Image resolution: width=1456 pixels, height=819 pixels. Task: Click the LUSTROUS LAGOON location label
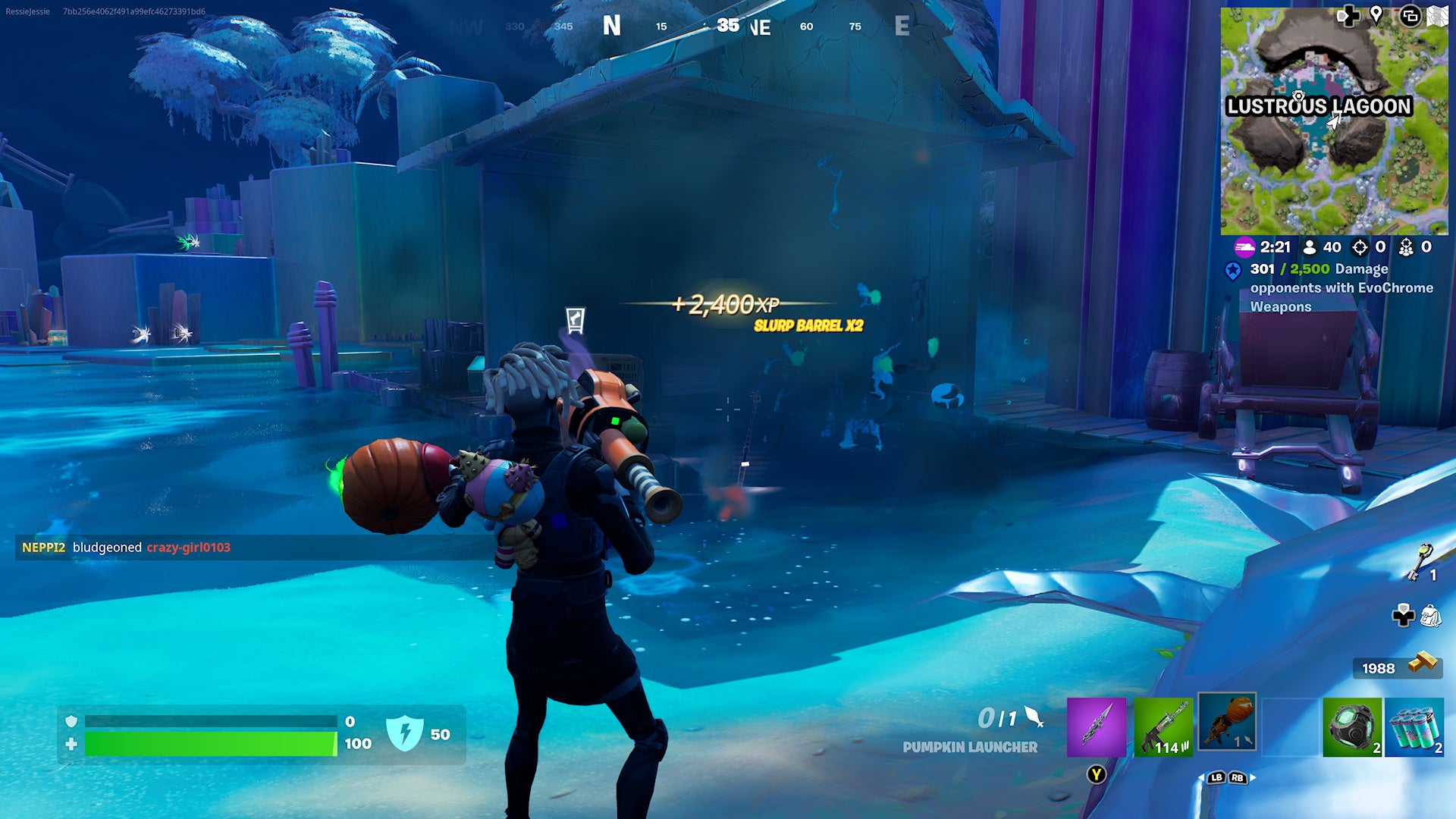(1319, 106)
